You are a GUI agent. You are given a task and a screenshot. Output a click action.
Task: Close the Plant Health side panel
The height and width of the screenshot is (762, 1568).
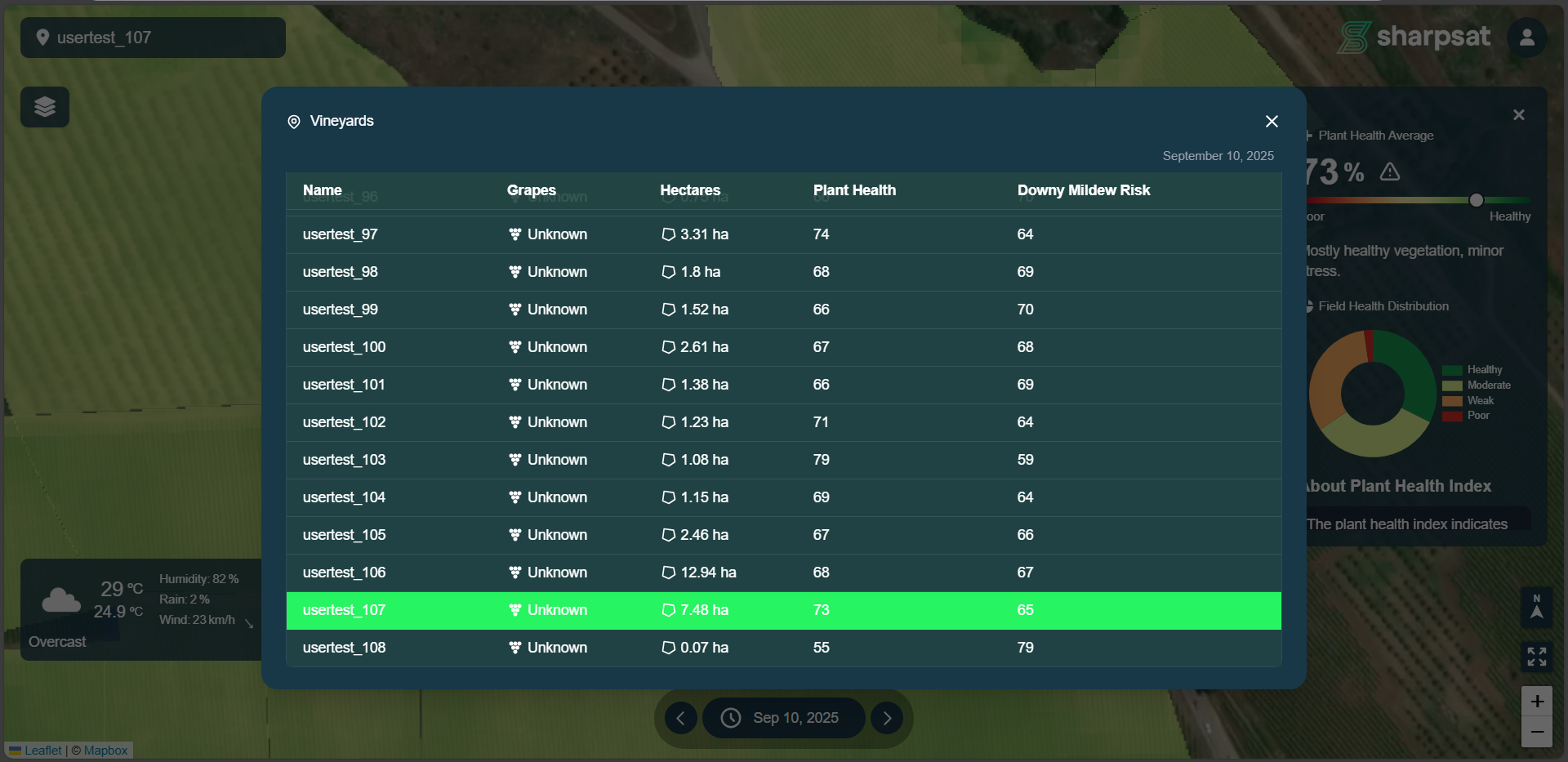coord(1518,115)
